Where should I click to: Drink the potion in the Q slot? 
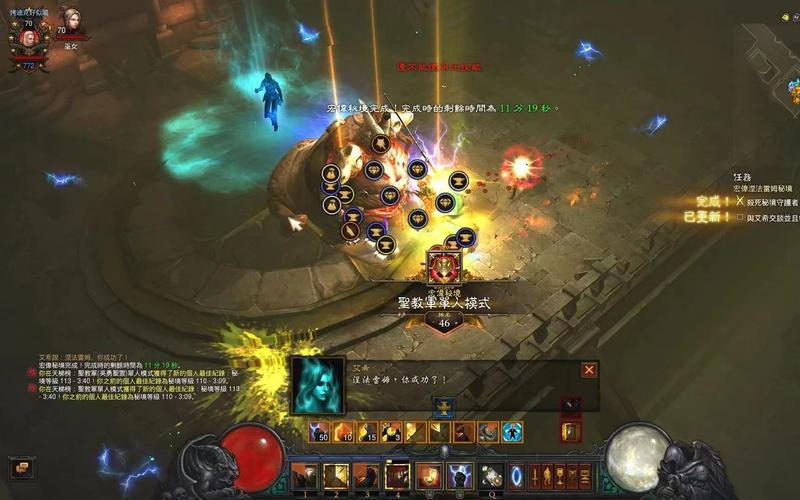click(x=490, y=476)
